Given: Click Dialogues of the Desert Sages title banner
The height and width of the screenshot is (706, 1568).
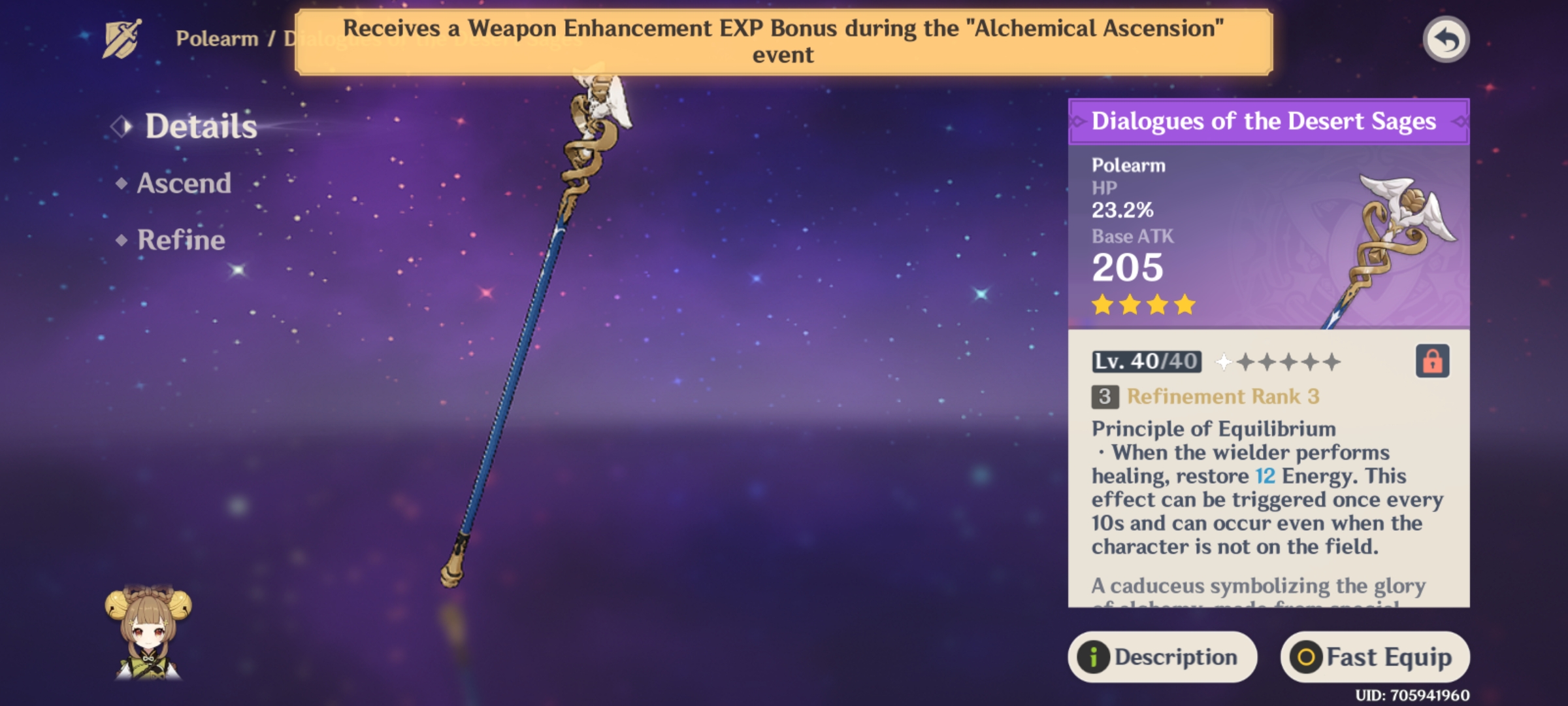Looking at the screenshot, I should click(x=1271, y=120).
